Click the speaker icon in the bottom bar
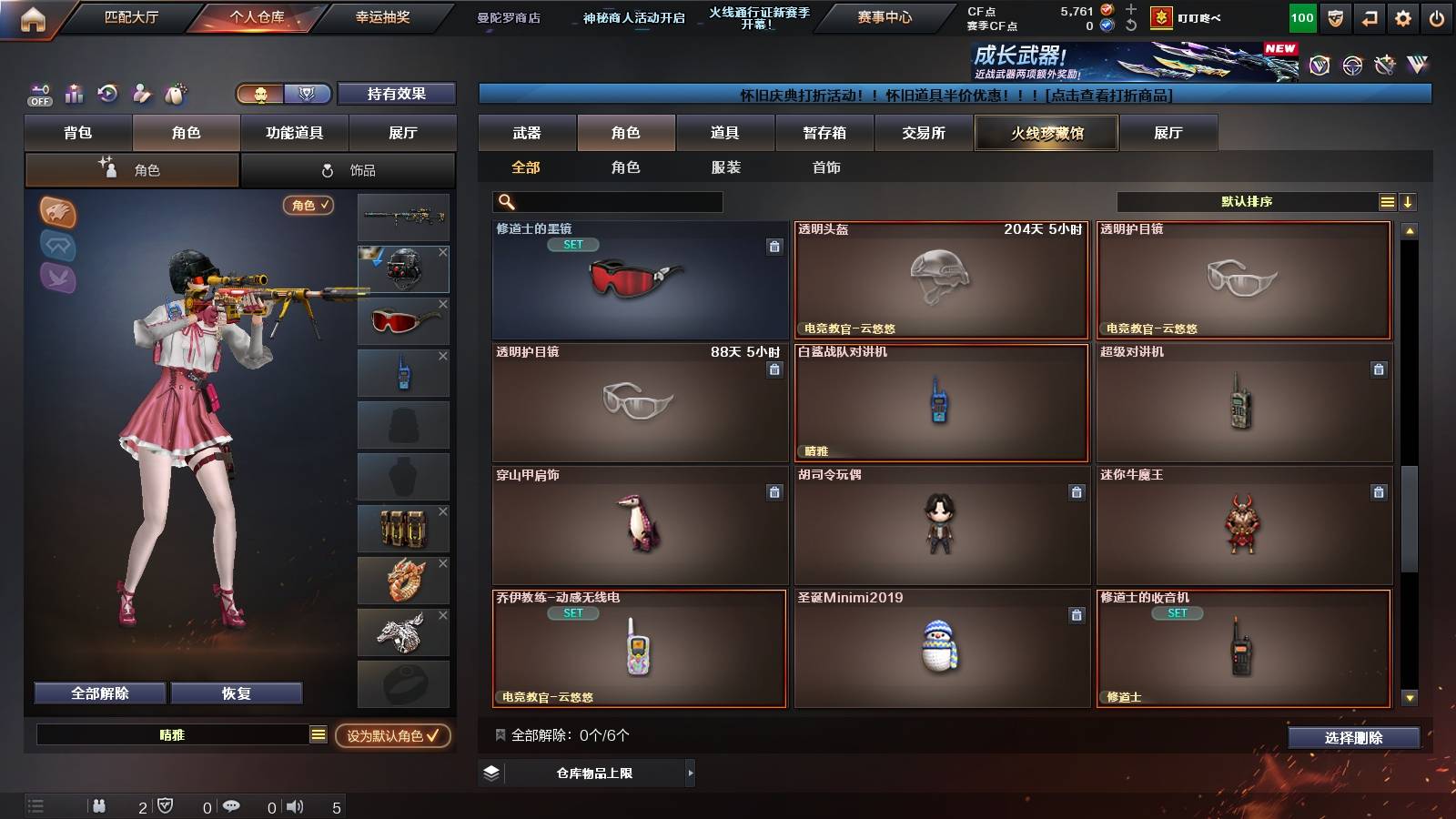Image resolution: width=1456 pixels, height=819 pixels. (x=296, y=805)
